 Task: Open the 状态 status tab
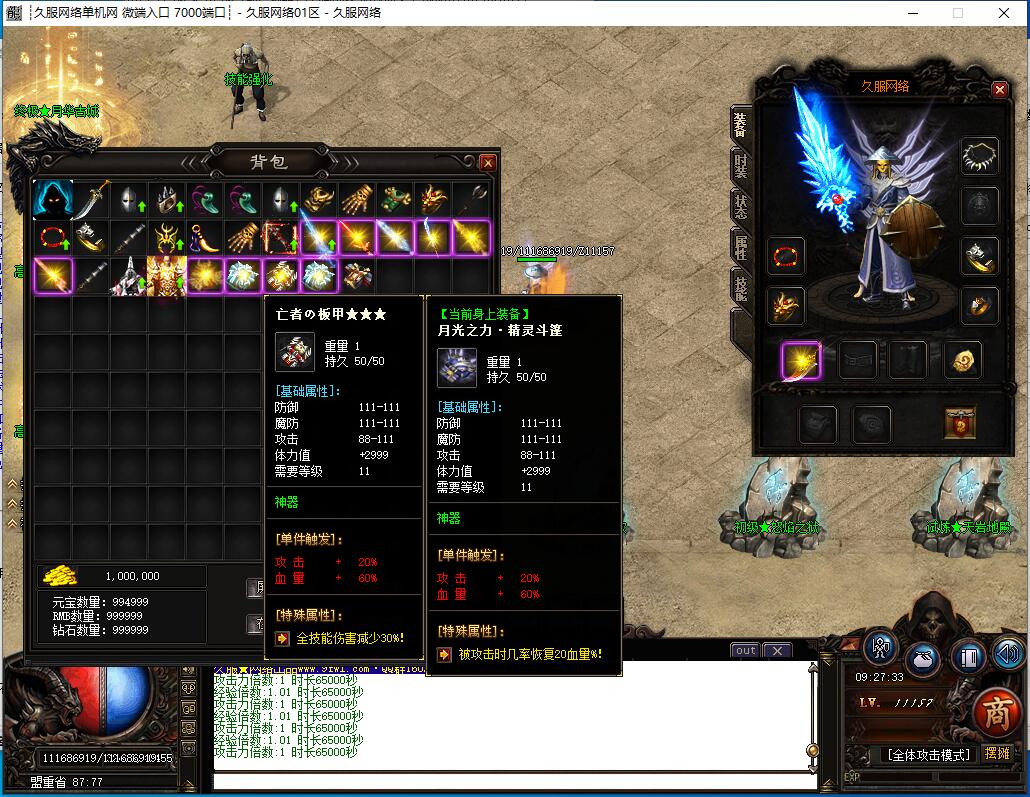741,207
